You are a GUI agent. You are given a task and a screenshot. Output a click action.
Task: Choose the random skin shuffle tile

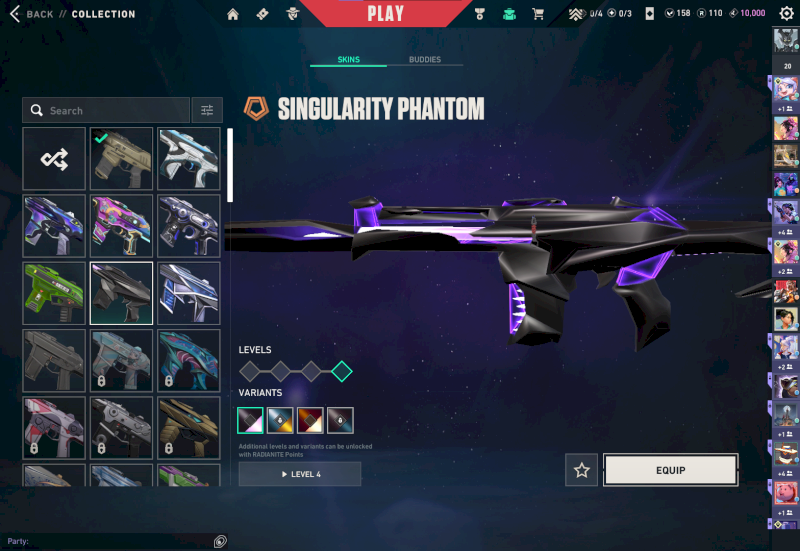[54, 159]
